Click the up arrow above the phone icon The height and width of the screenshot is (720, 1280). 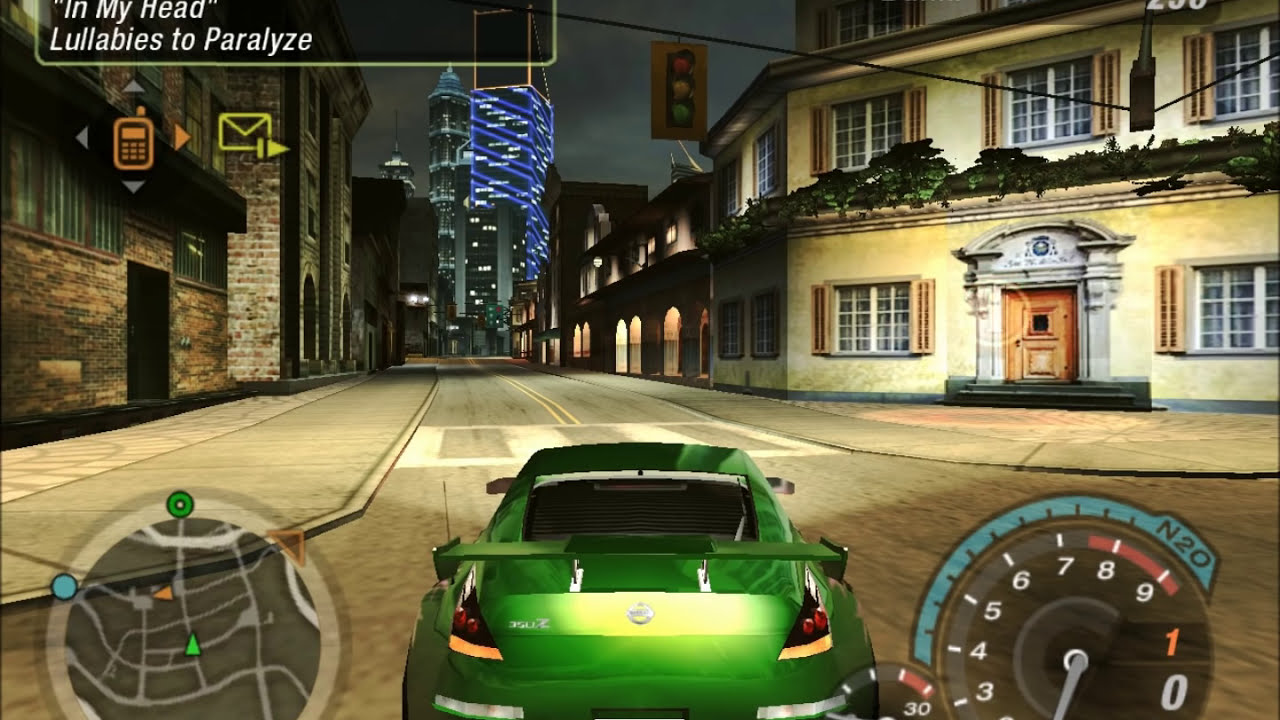(133, 87)
